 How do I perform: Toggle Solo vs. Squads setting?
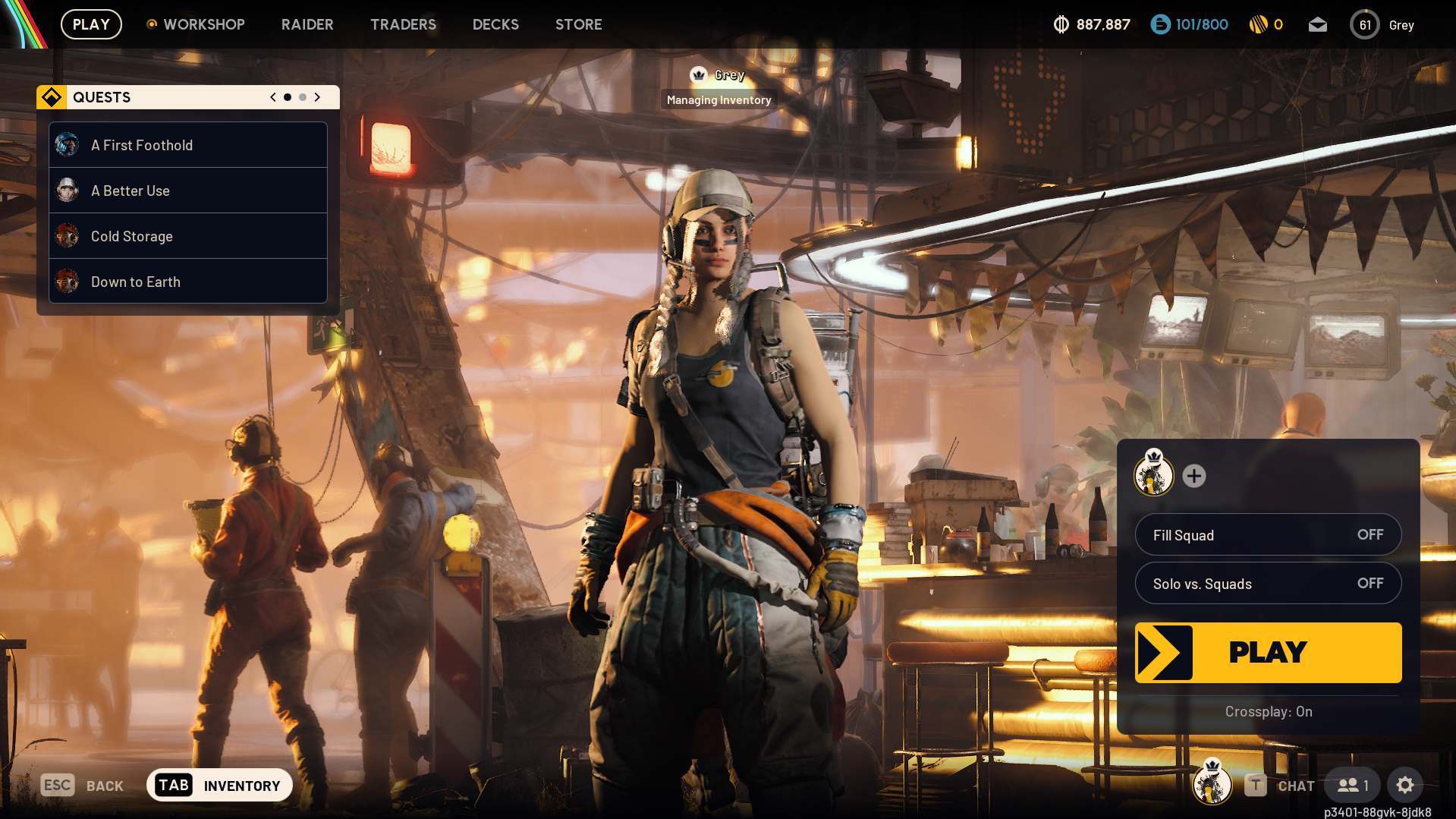(x=1268, y=584)
